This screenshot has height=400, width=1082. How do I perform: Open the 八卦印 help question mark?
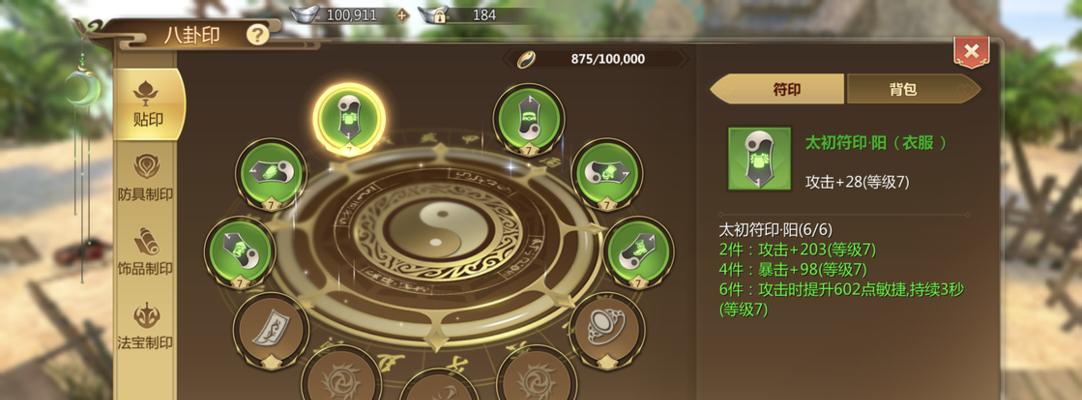pos(258,35)
